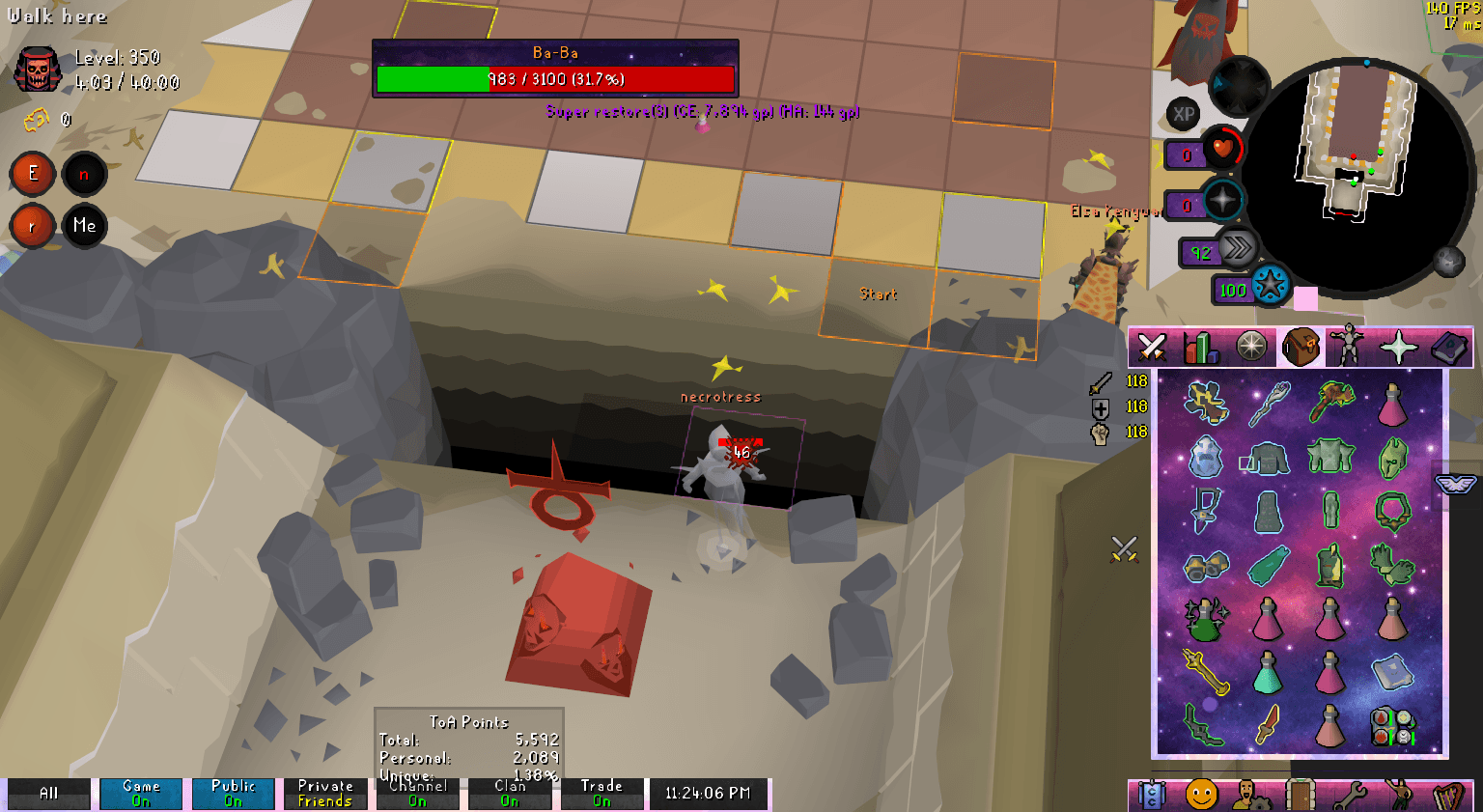Click the Ba-Ba health bar

coord(555,79)
